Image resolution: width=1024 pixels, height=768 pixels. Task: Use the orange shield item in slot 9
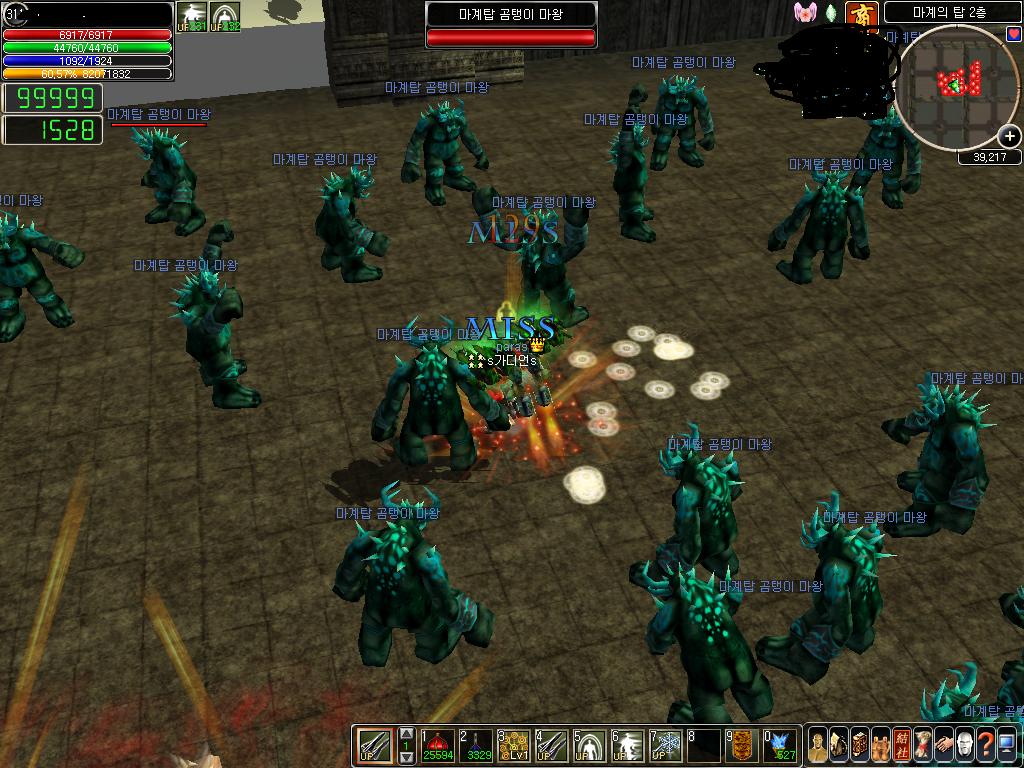(x=741, y=745)
